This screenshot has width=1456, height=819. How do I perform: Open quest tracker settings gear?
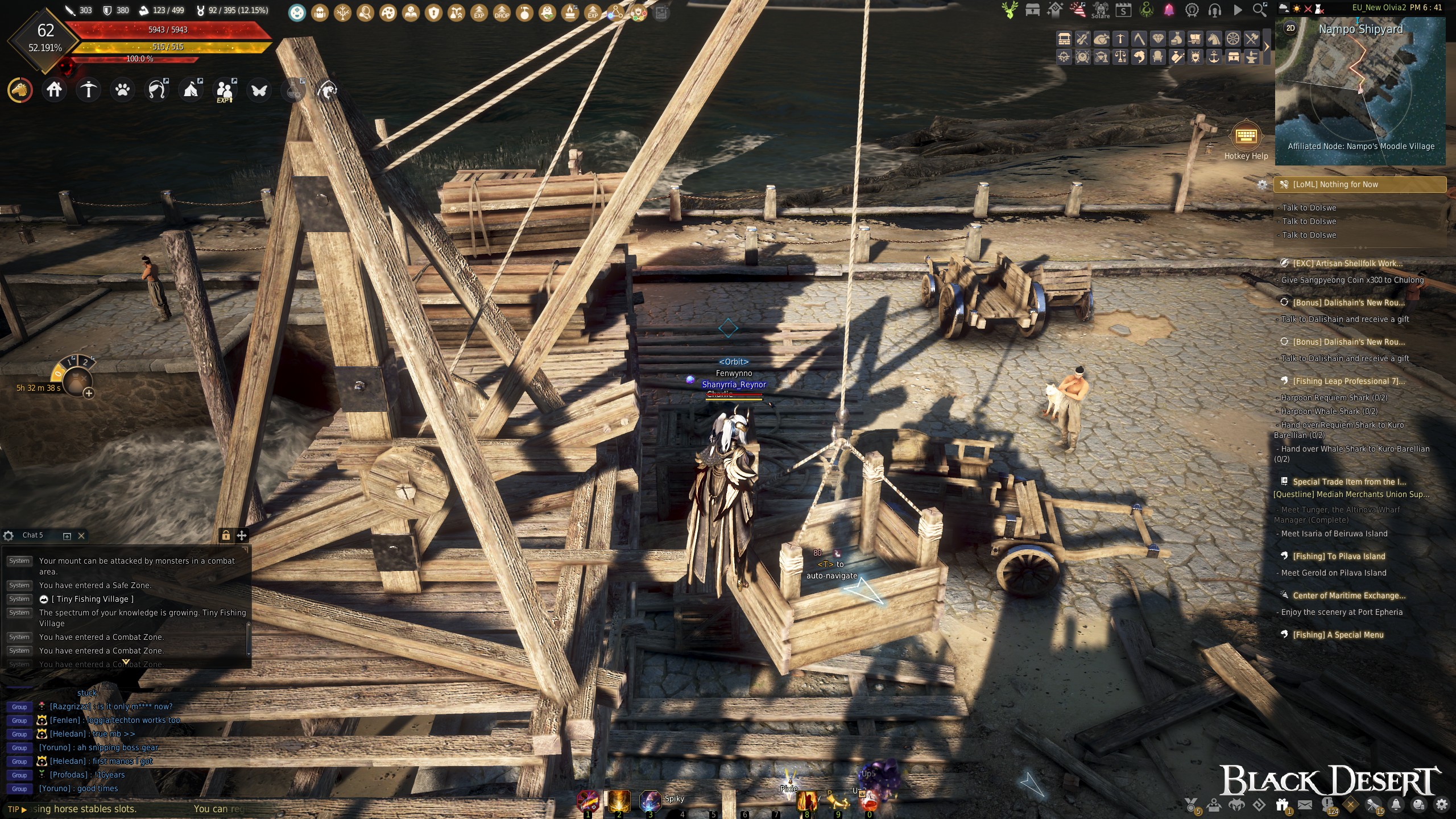point(1262,185)
